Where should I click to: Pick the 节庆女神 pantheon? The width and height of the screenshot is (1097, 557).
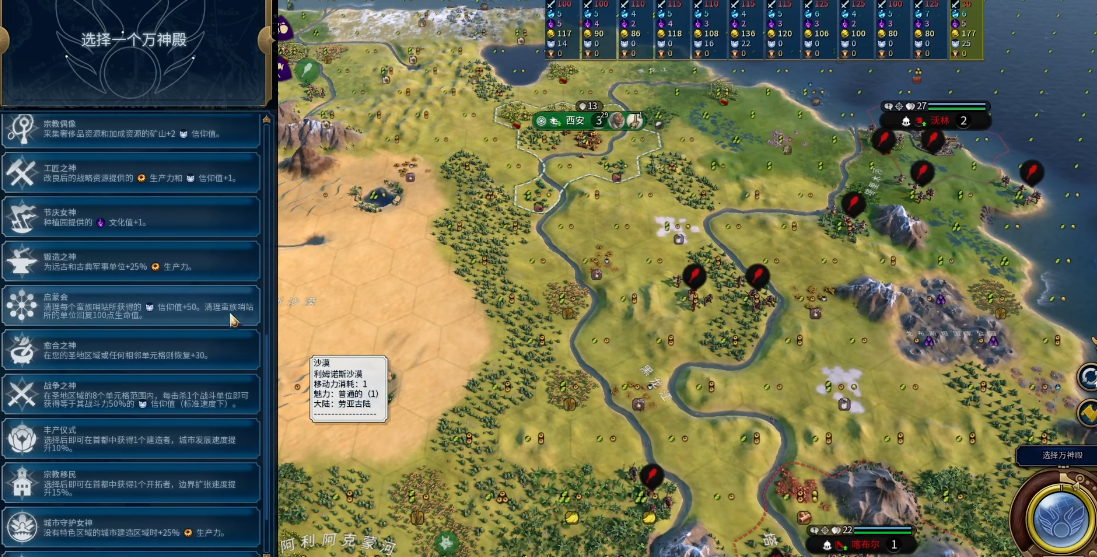point(131,216)
